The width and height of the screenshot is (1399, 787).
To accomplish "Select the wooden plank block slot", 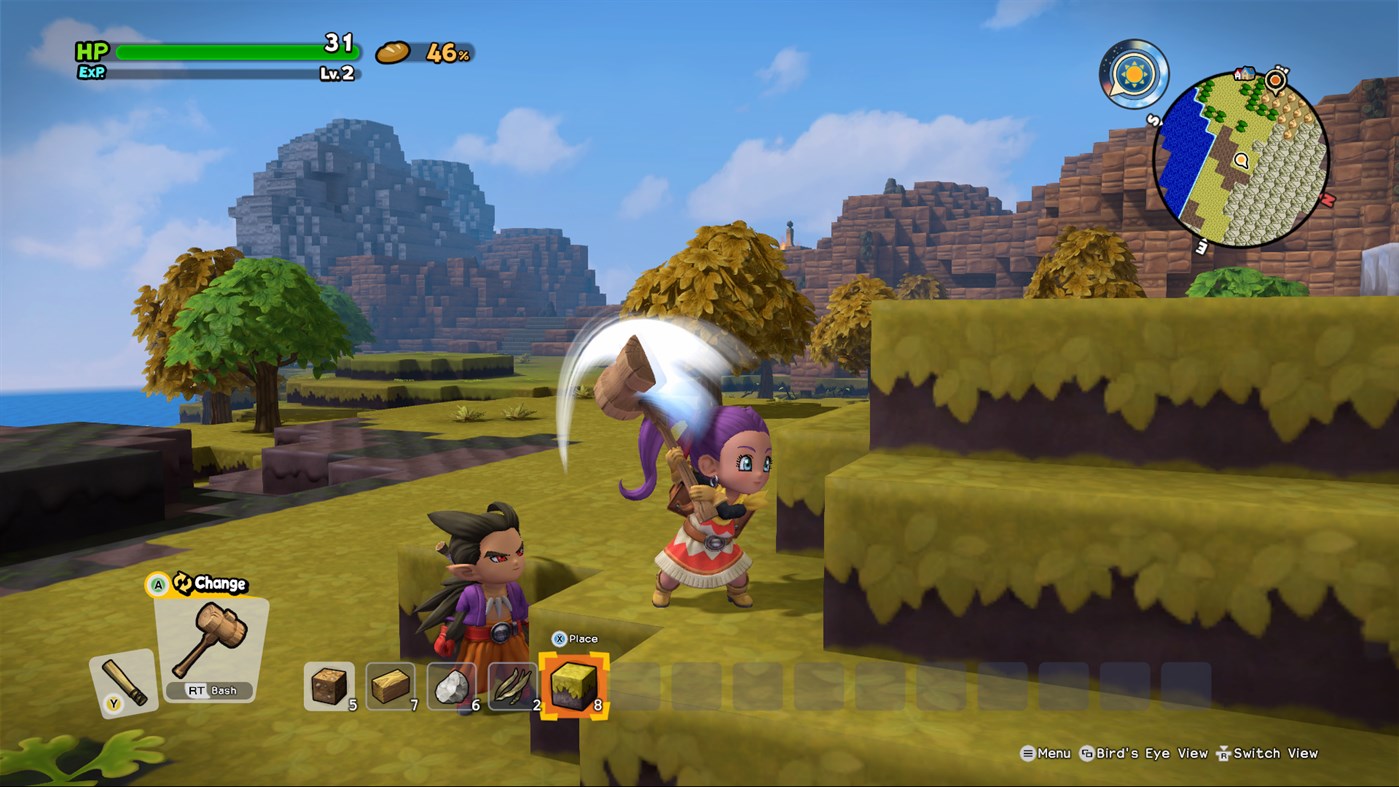I will (392, 682).
